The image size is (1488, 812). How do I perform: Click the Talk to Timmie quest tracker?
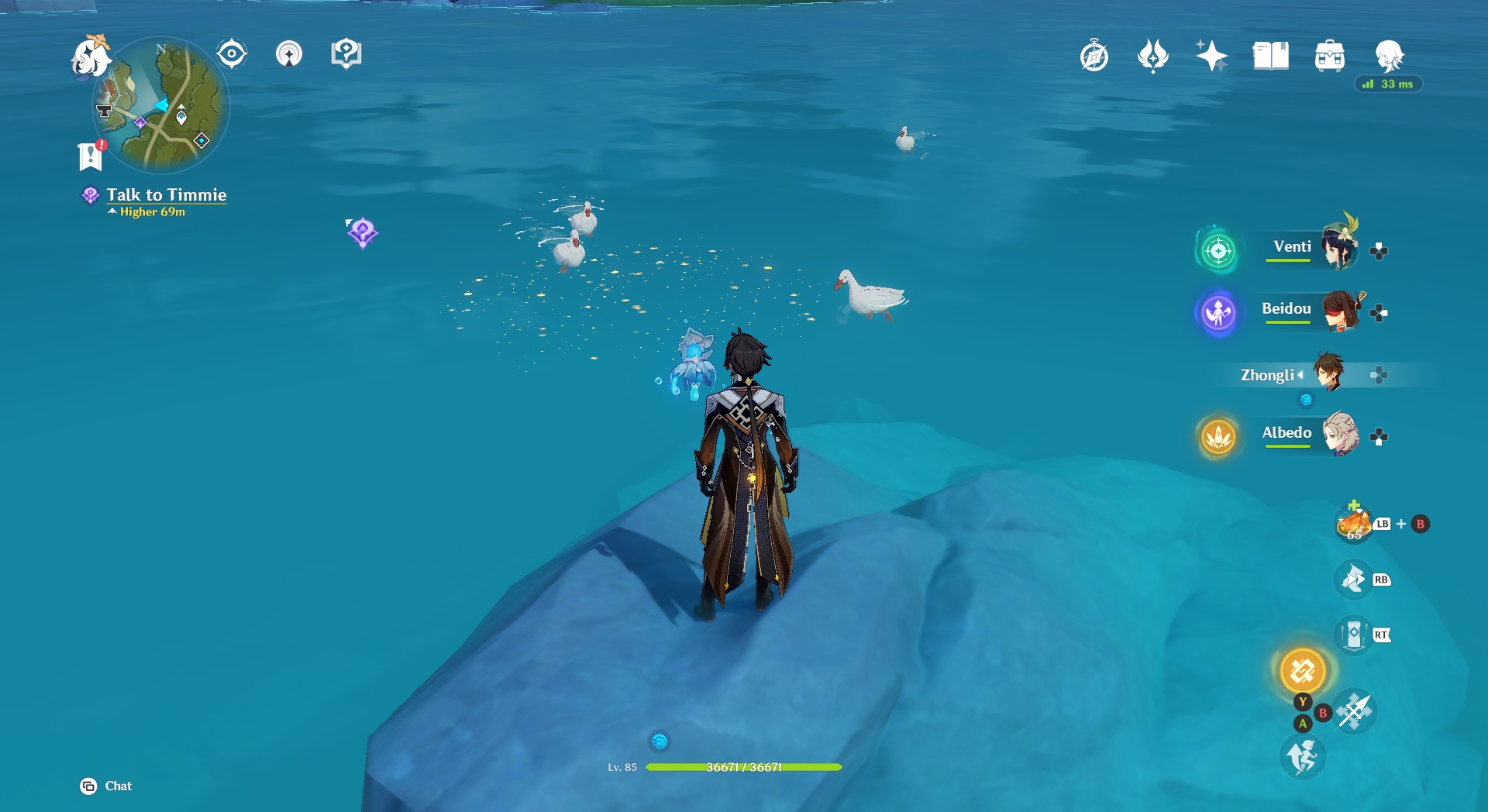click(x=166, y=195)
